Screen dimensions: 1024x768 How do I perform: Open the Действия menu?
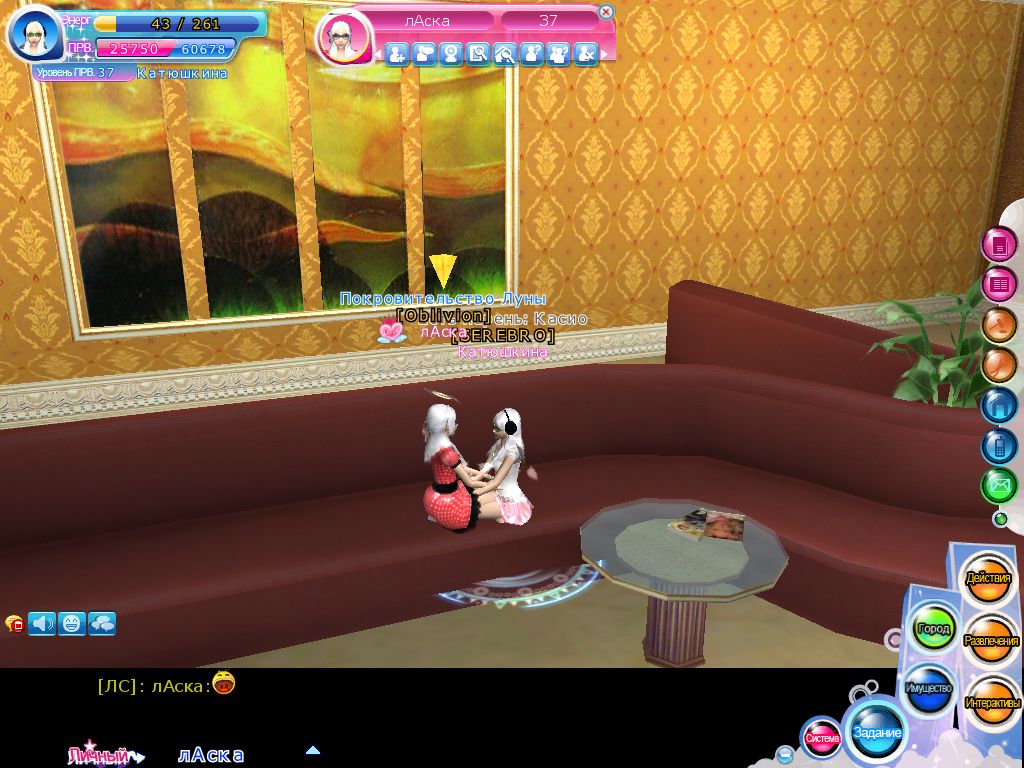tap(987, 579)
